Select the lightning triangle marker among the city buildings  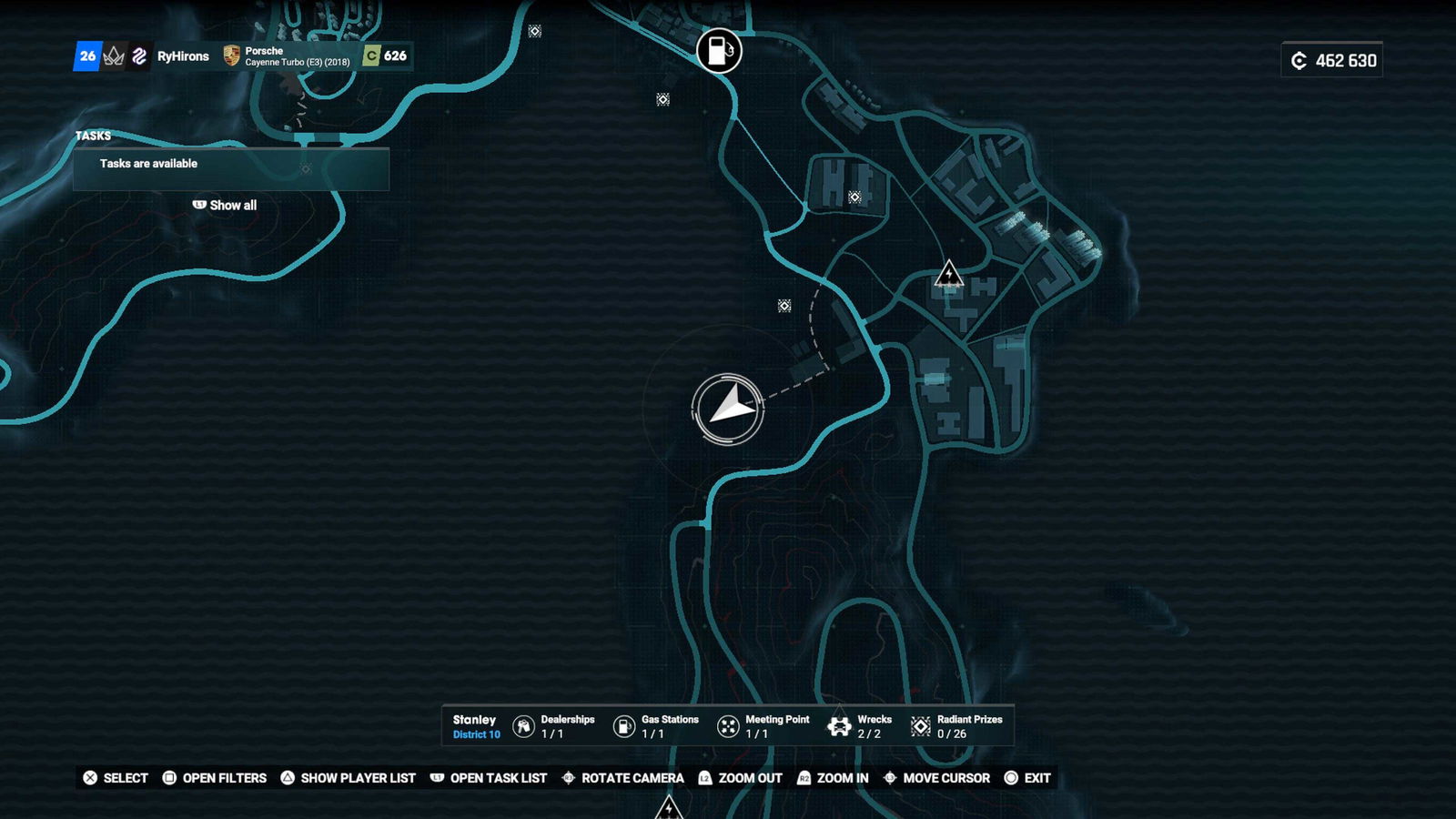tap(948, 274)
